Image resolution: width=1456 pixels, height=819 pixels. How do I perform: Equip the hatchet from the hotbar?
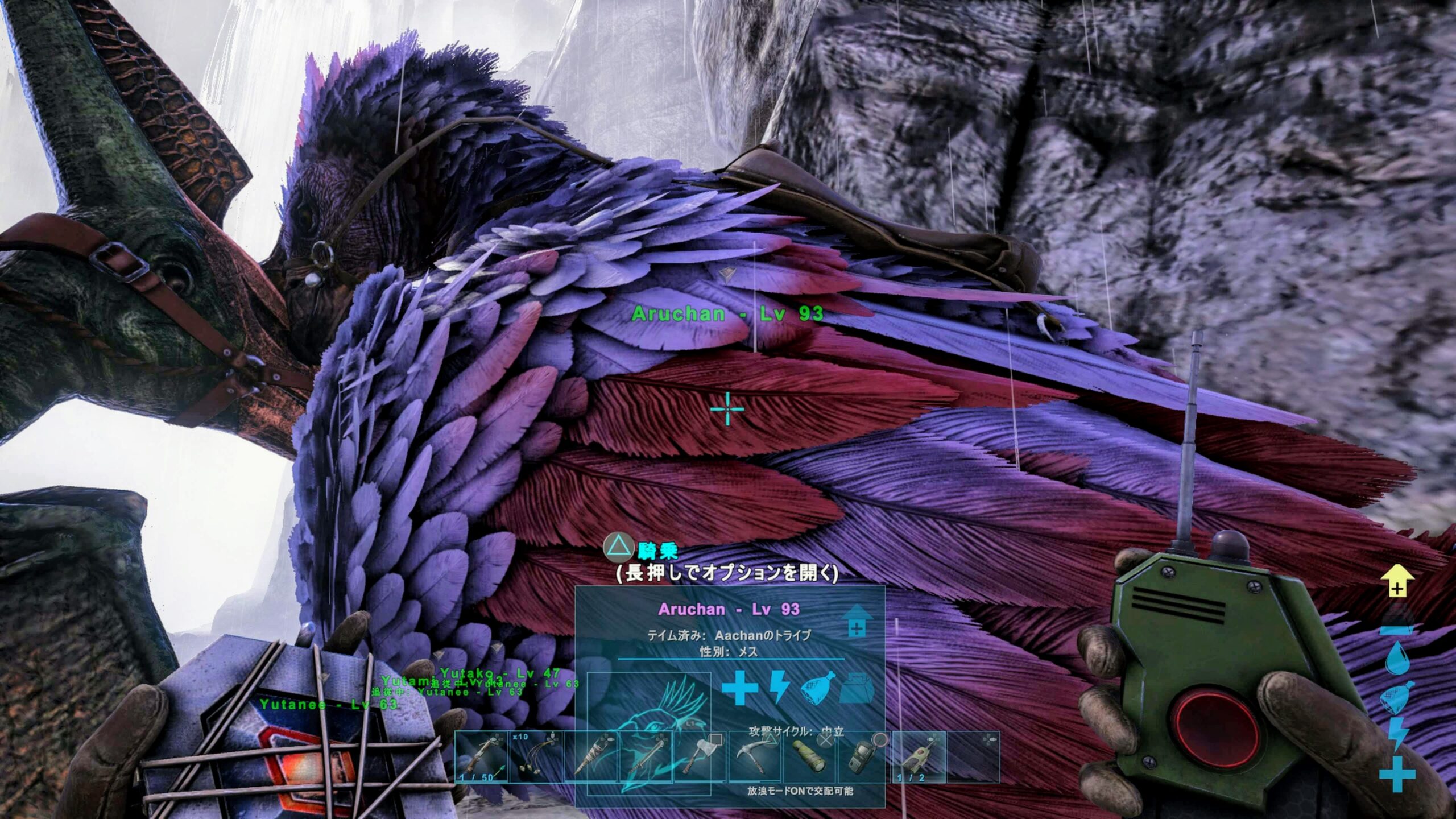pos(700,757)
